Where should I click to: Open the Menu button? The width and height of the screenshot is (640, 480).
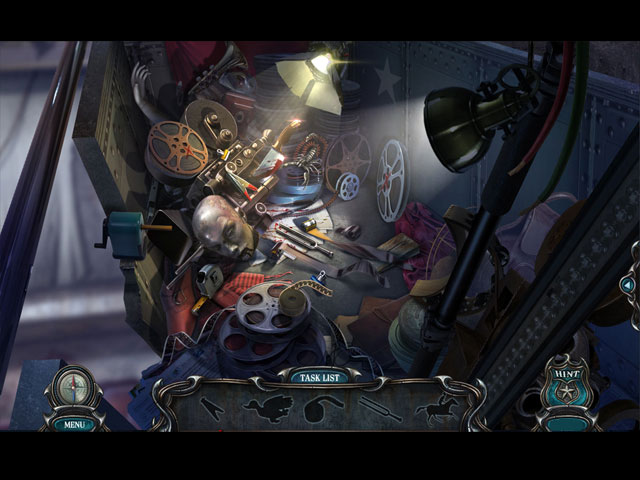[x=72, y=423]
